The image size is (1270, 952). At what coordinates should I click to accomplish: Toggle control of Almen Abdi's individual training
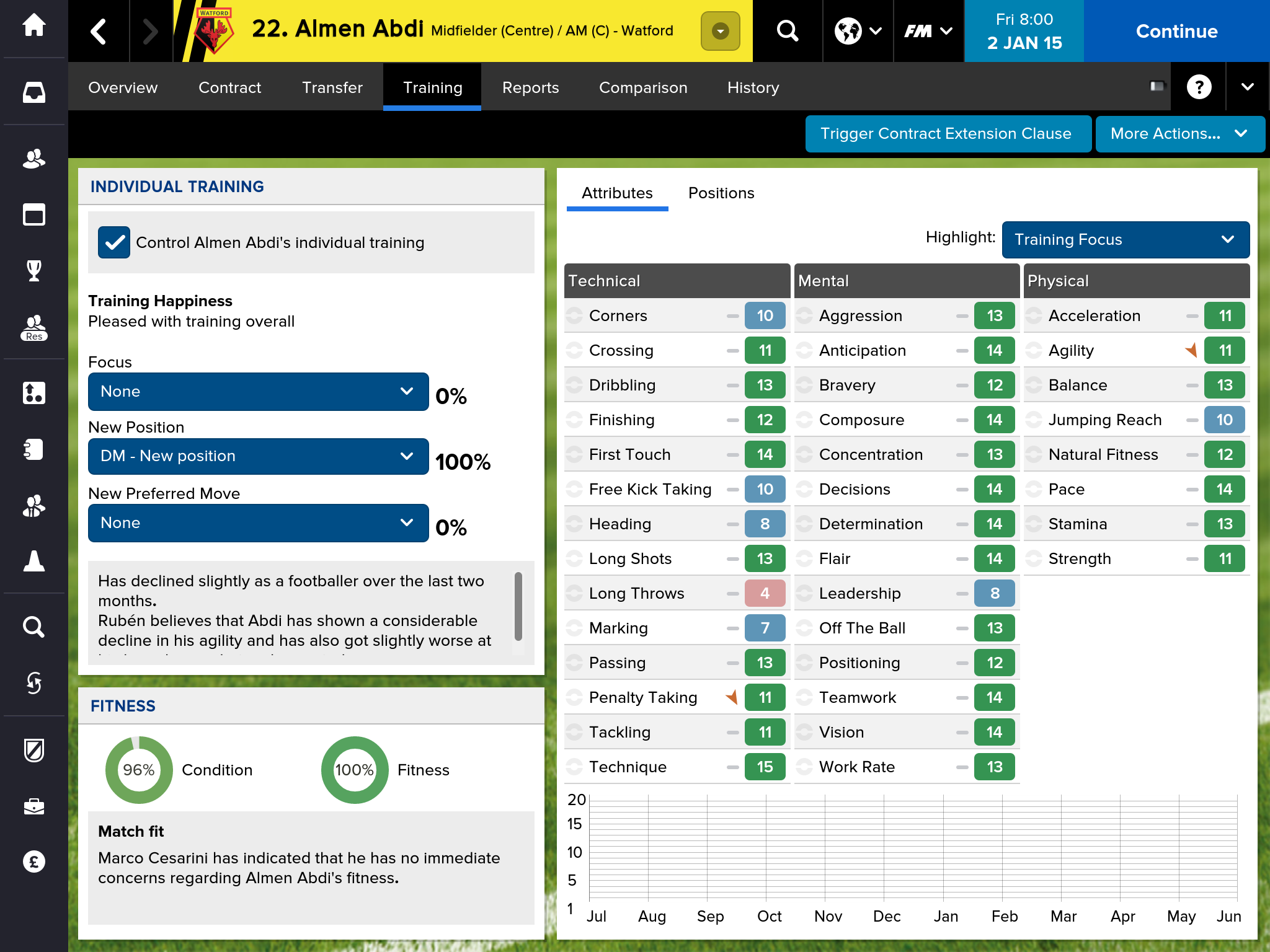click(114, 242)
